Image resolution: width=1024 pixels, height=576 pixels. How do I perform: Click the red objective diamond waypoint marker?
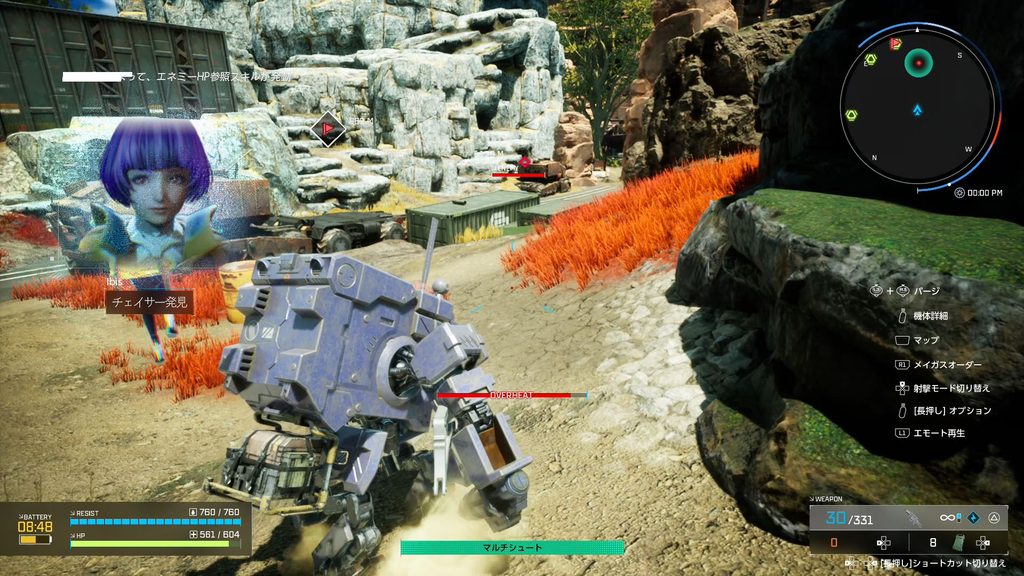[325, 128]
